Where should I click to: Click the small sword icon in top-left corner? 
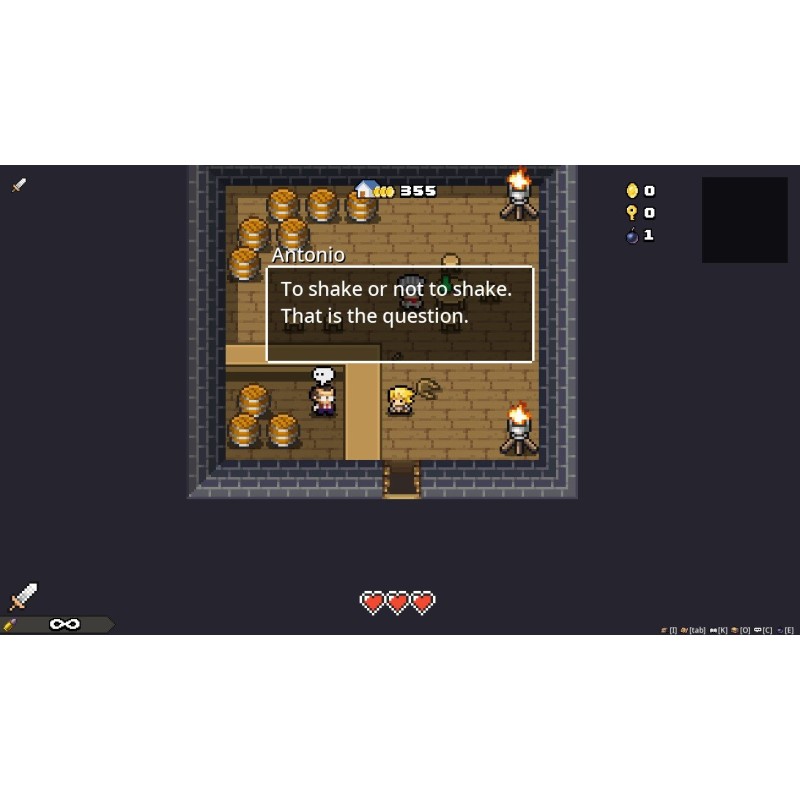(x=19, y=185)
